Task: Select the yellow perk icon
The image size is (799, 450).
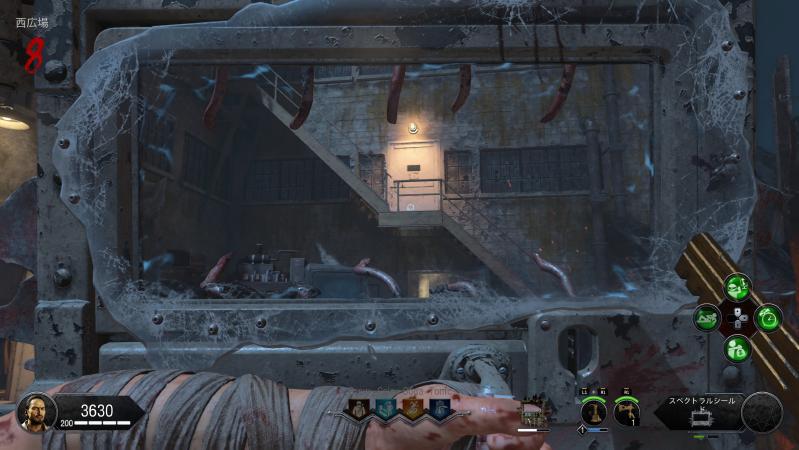Action: tap(358, 408)
